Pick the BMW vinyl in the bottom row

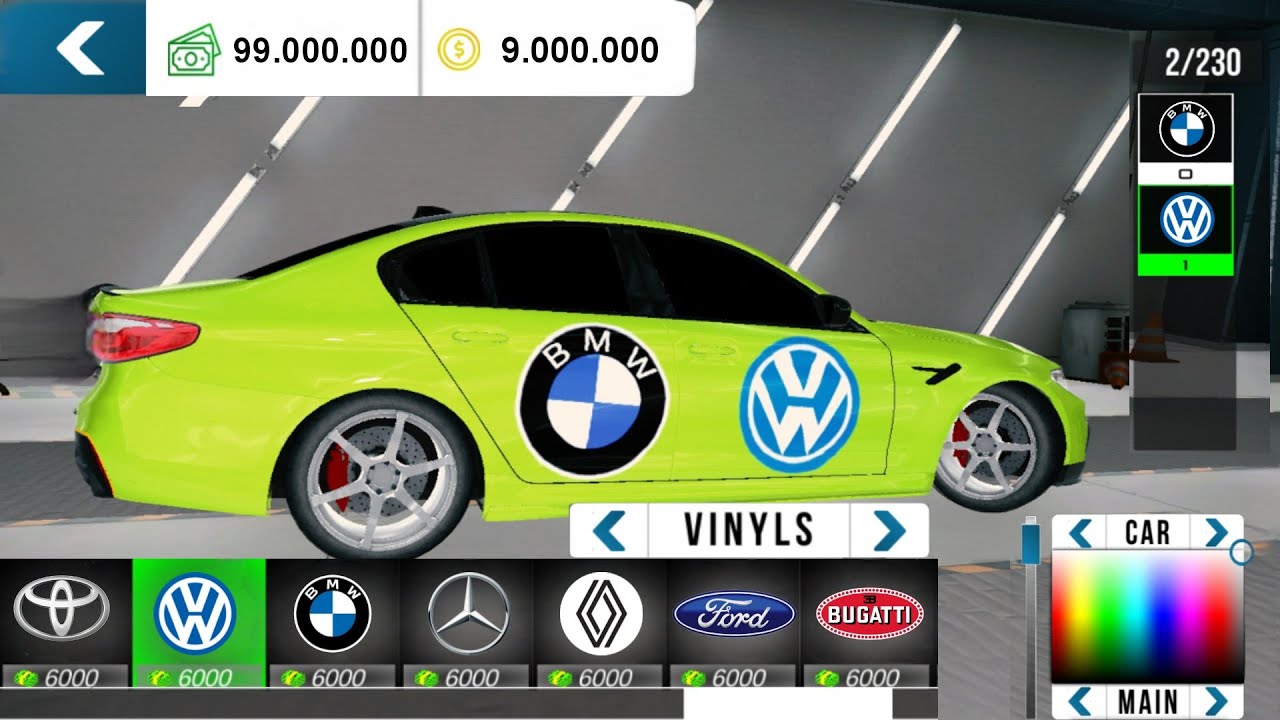[332, 612]
